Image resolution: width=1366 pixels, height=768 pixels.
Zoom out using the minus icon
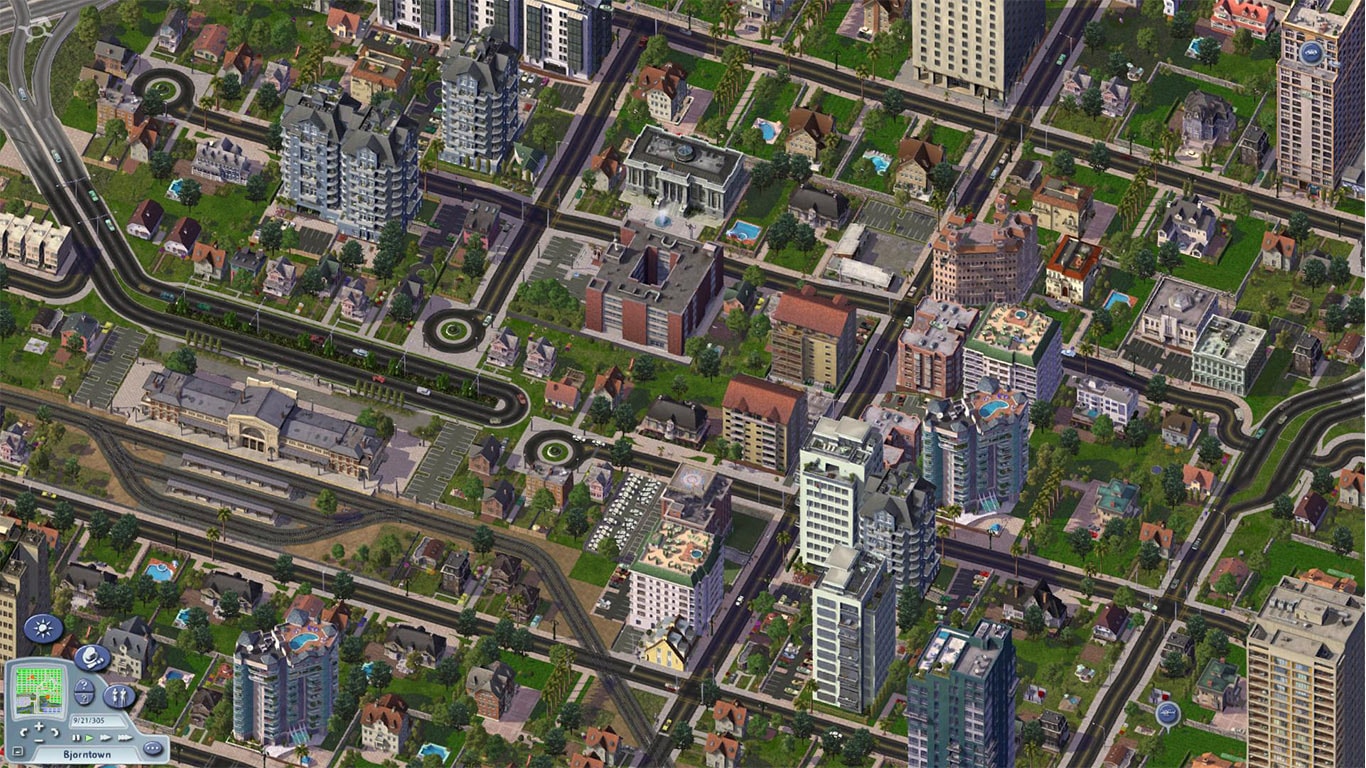click(x=39, y=741)
